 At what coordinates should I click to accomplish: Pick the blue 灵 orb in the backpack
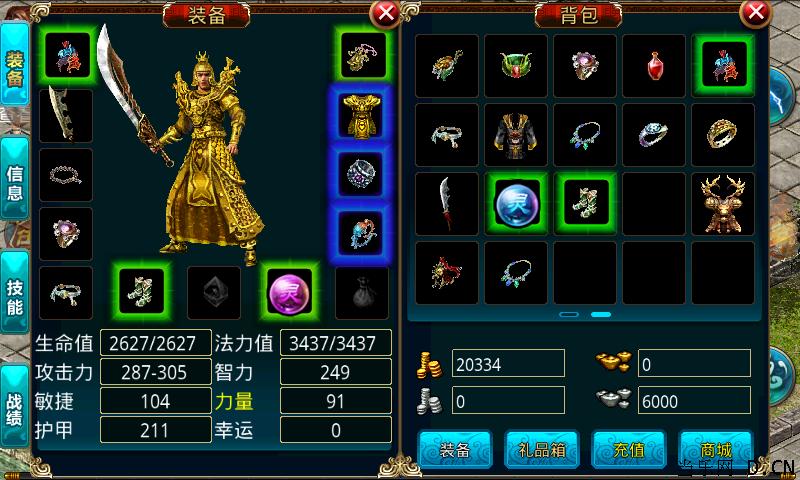tap(517, 203)
